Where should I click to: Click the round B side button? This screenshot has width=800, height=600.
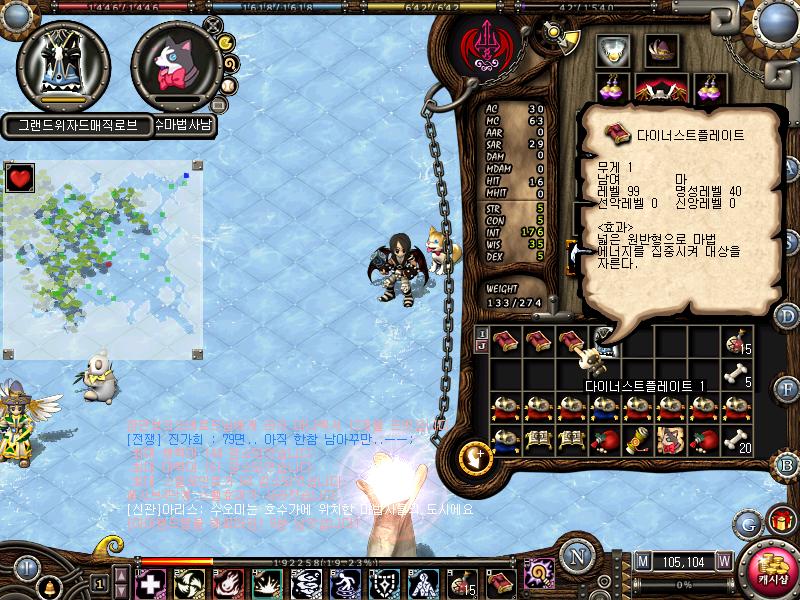(x=788, y=463)
